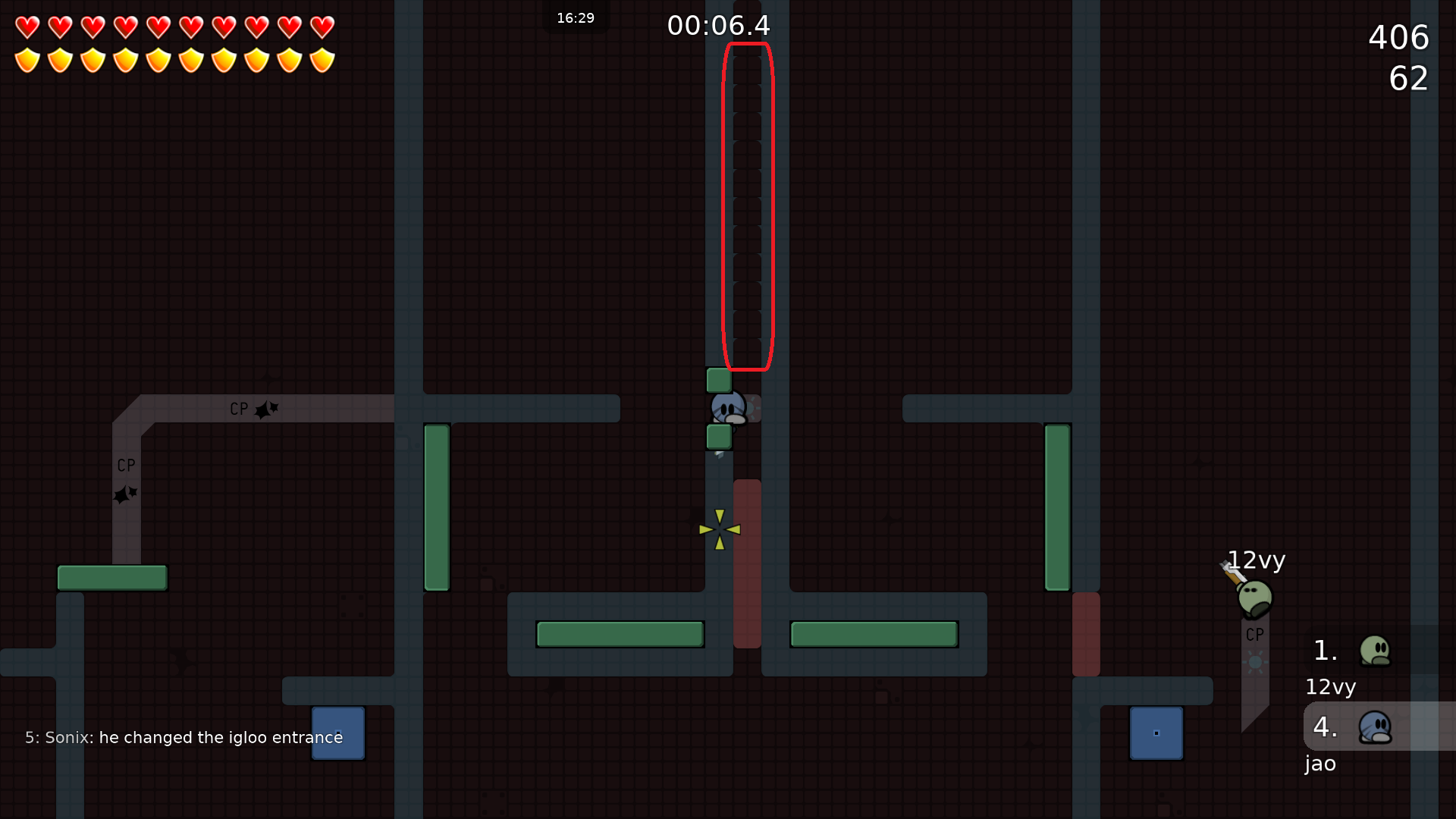Viewport: 1456px width, 819px height.
Task: Click the yellow star pickup near center
Action: (x=719, y=528)
